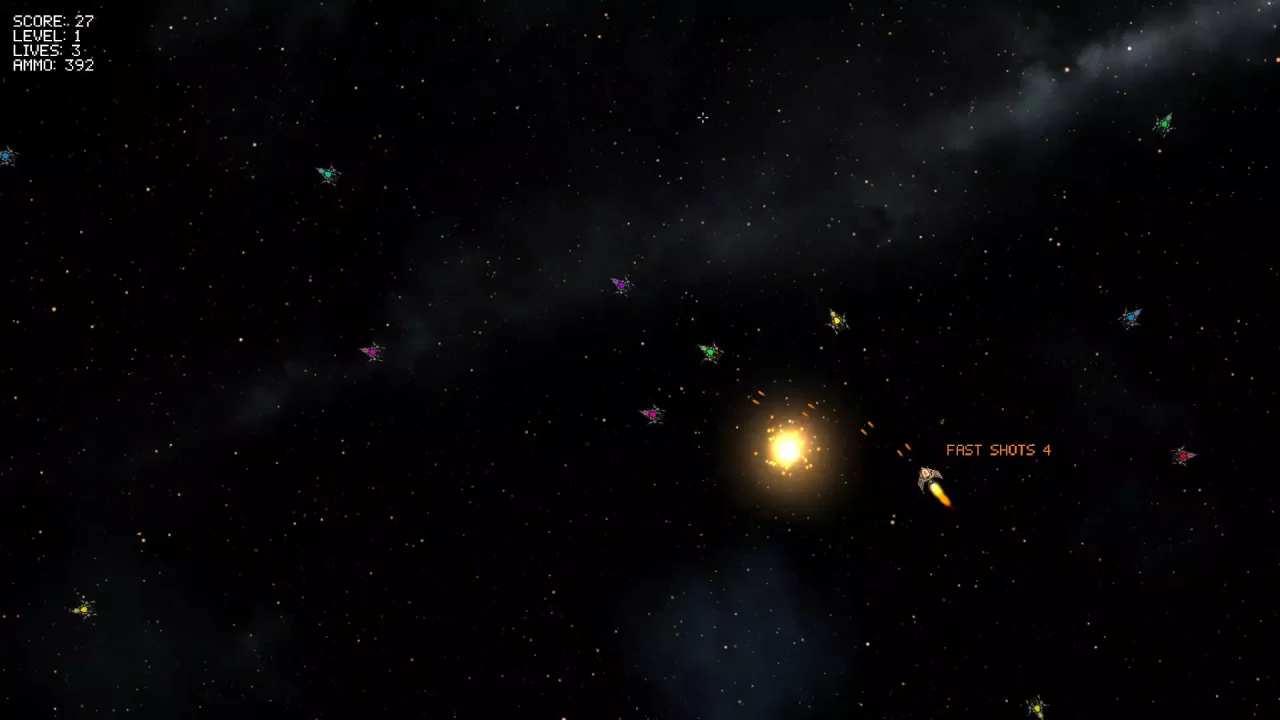Click the green enemy near the top-left nebula
This screenshot has width=1280, height=720.
pyautogui.click(x=328, y=172)
